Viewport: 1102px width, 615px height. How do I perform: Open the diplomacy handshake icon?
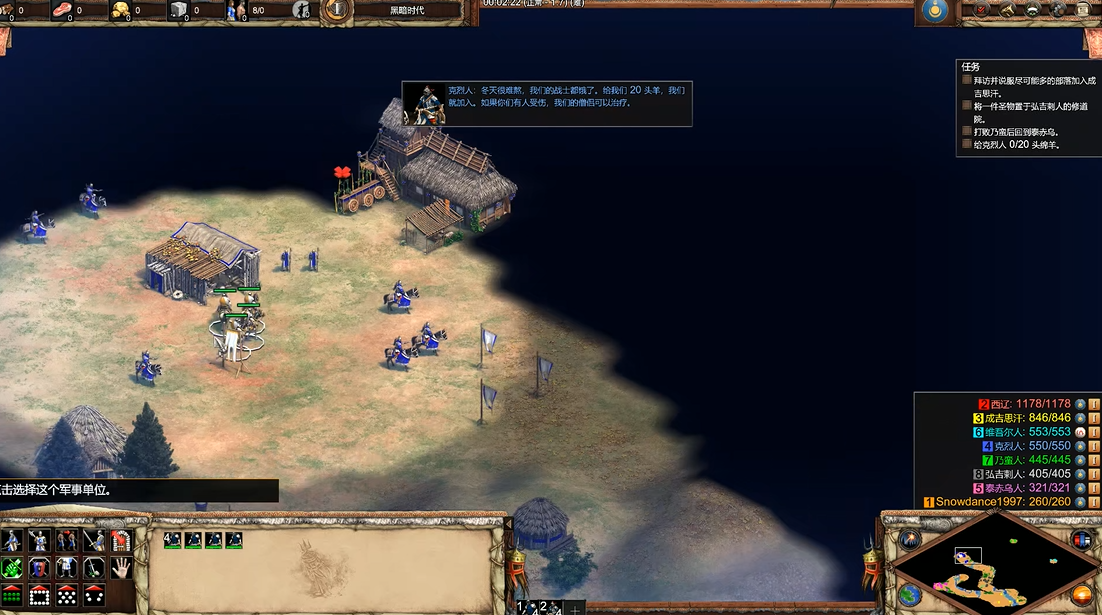(x=1033, y=10)
